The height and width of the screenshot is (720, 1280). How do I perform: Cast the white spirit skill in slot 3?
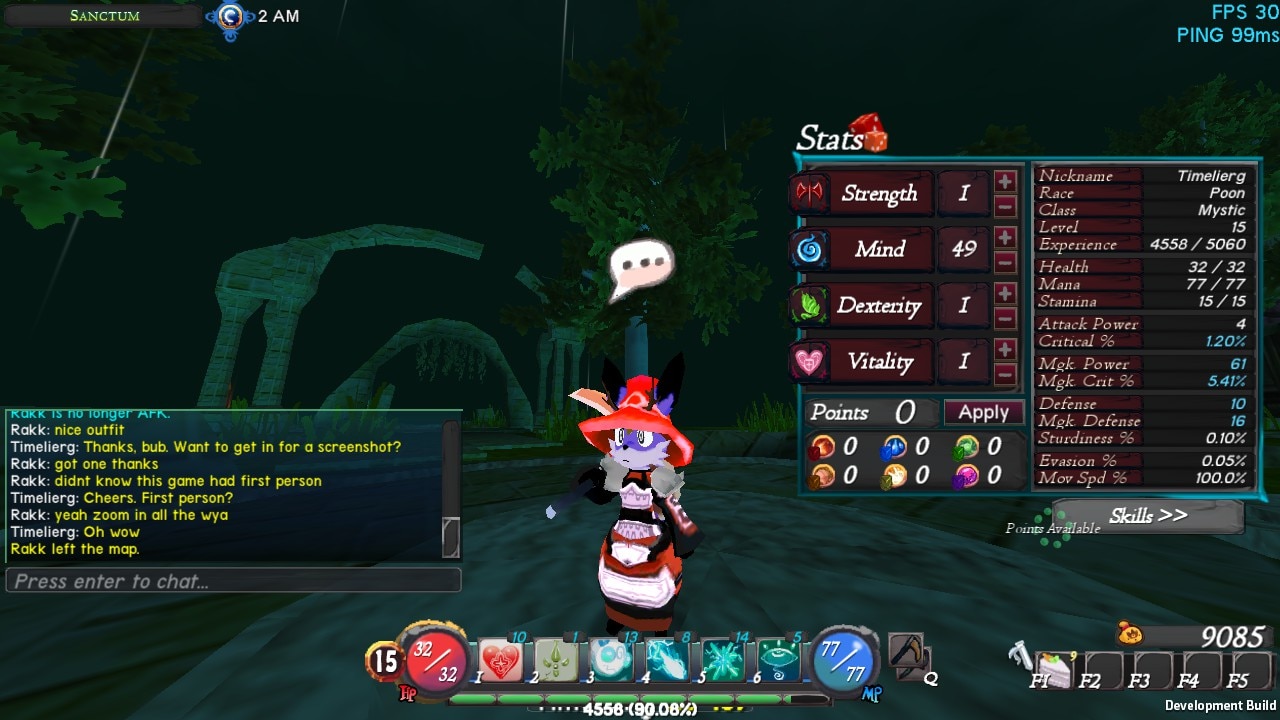(611, 661)
